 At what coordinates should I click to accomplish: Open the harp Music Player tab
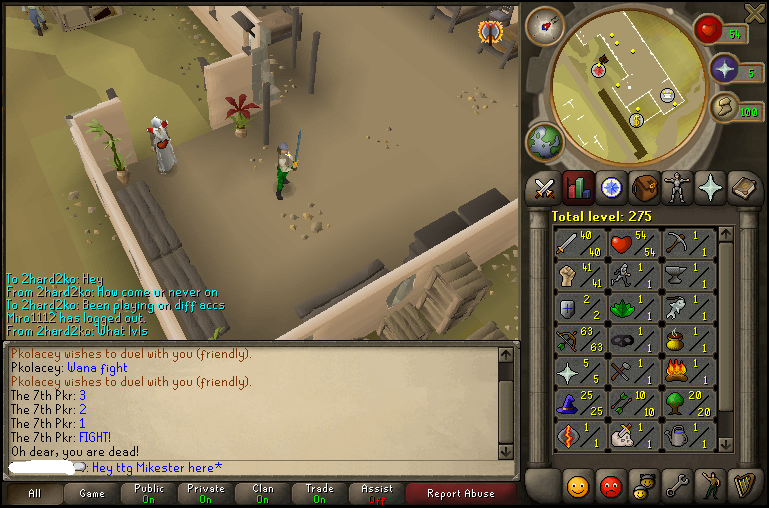745,486
